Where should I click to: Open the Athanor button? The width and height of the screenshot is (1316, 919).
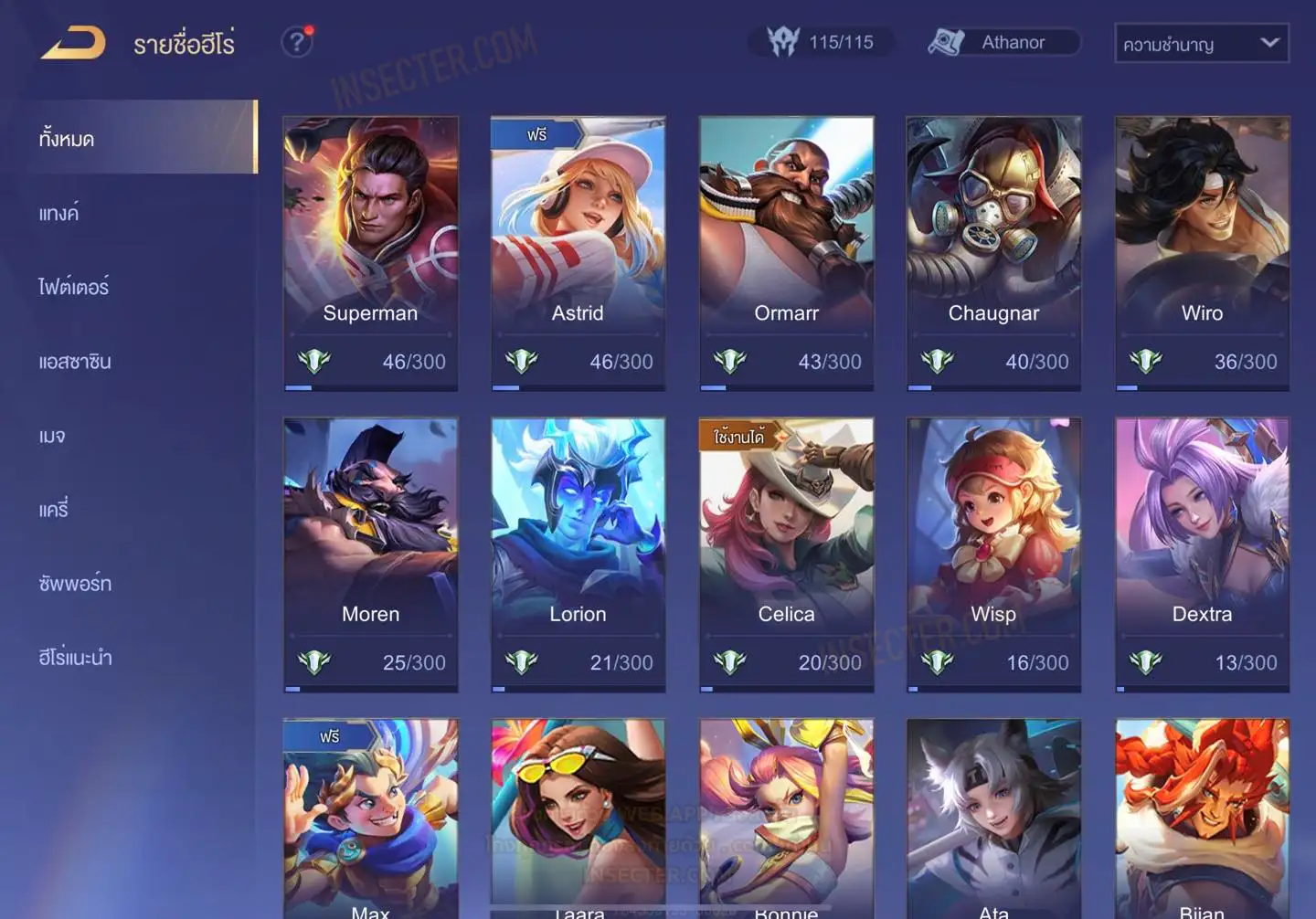point(1003,42)
